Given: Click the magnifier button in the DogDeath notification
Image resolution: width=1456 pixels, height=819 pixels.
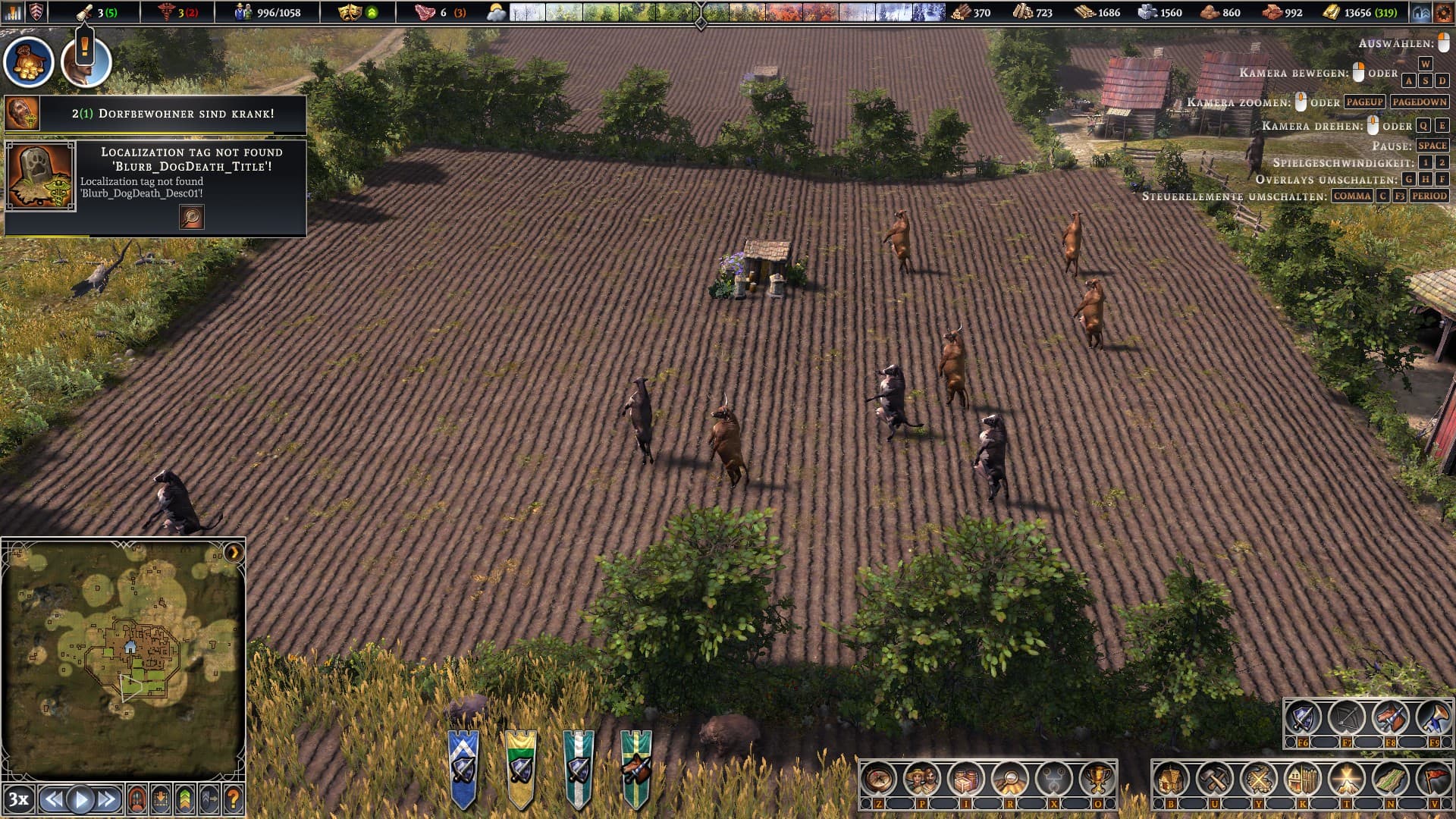Looking at the screenshot, I should point(192,217).
